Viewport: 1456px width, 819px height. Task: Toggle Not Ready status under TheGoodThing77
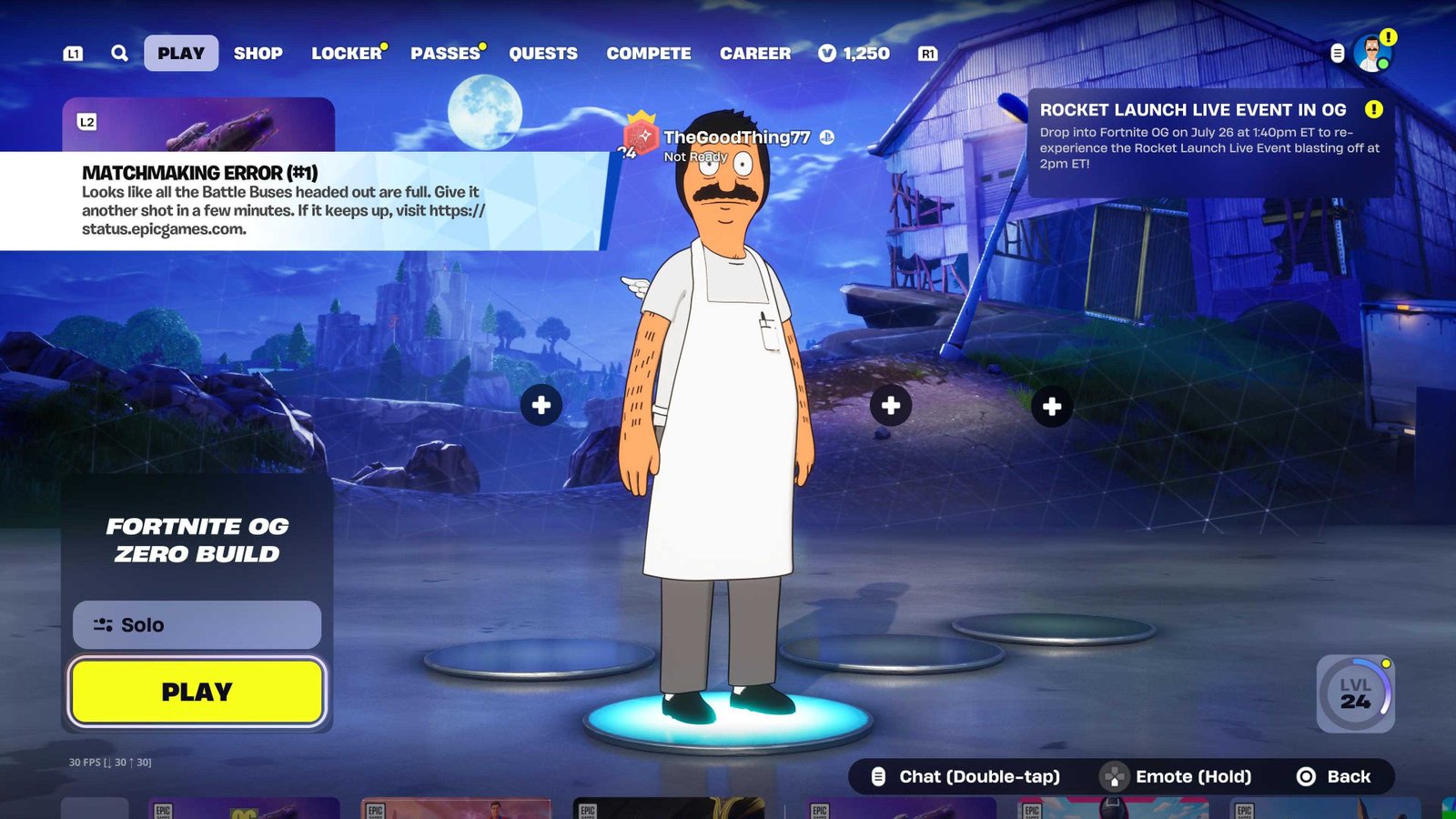pos(695,156)
